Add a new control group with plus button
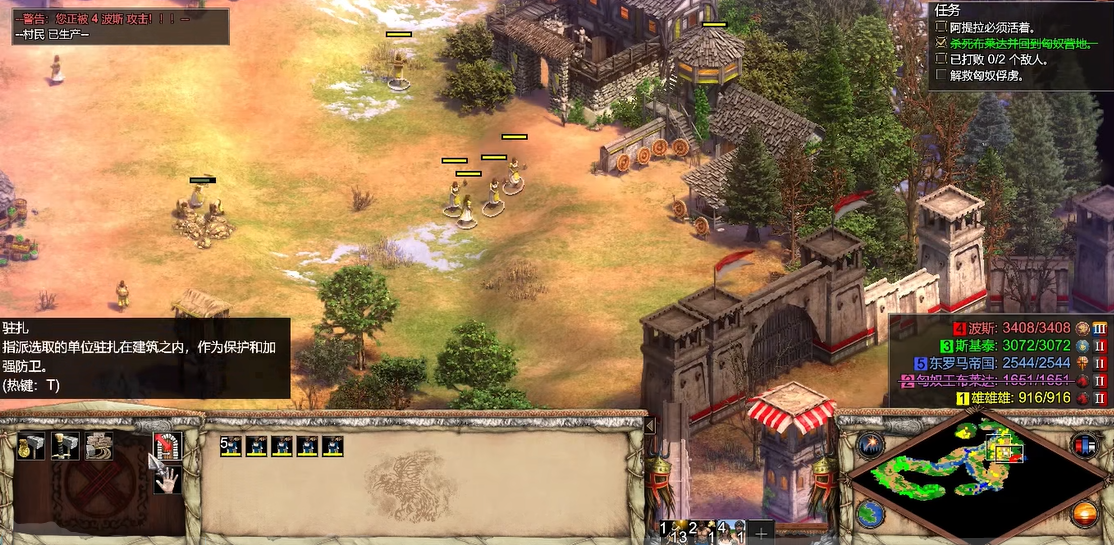 [761, 531]
